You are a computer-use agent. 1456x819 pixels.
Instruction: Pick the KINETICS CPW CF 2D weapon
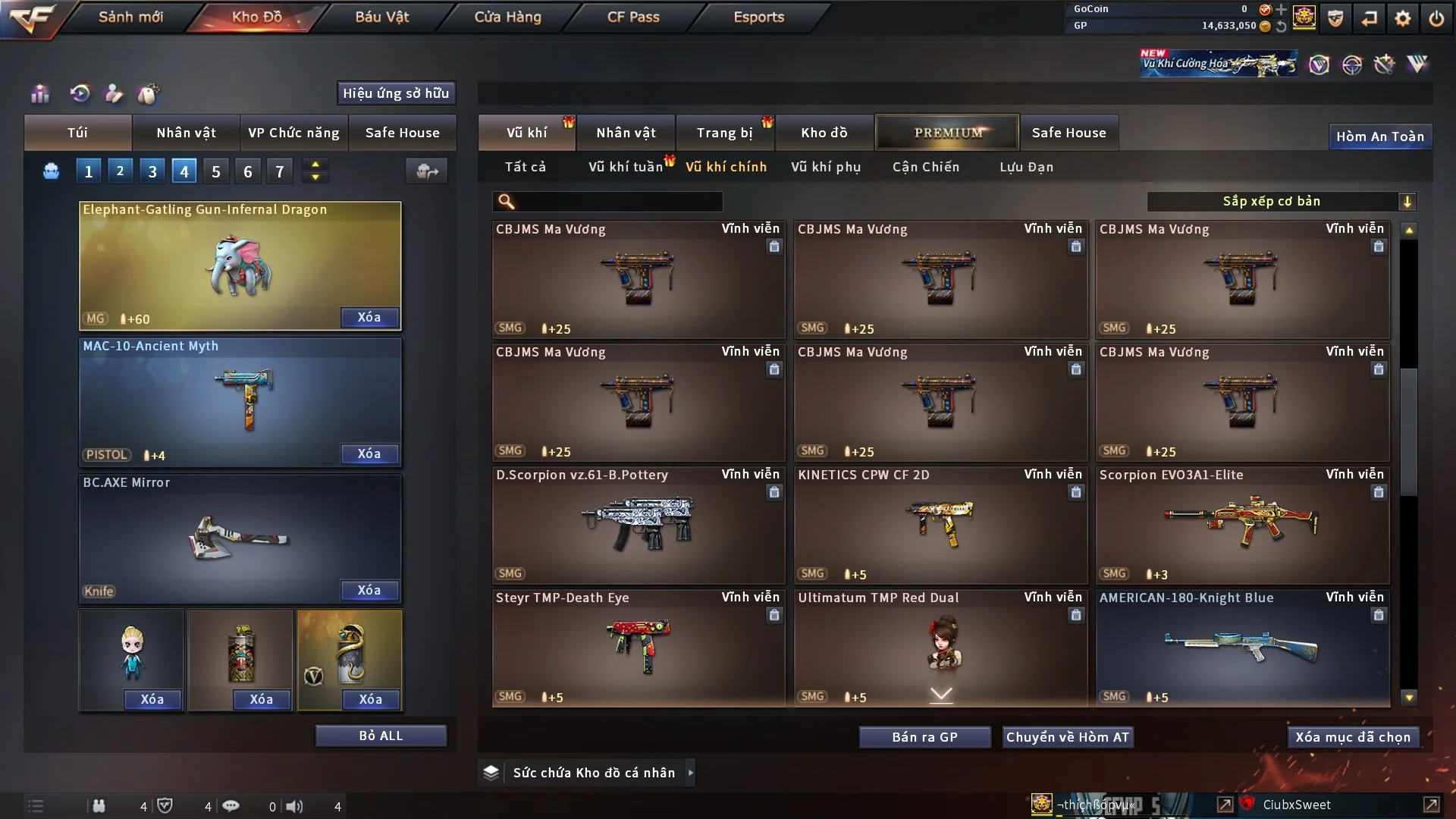[x=940, y=525]
